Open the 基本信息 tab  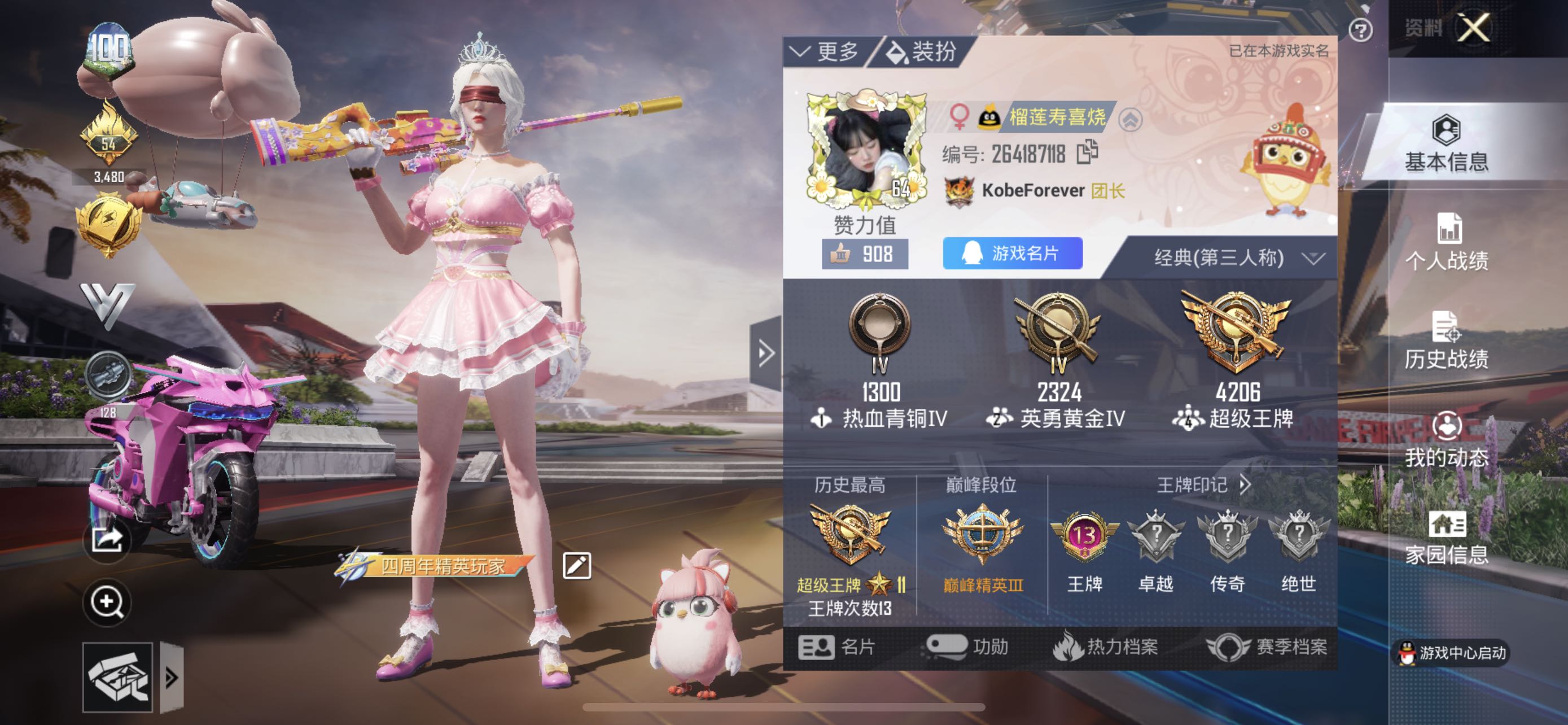(1446, 143)
